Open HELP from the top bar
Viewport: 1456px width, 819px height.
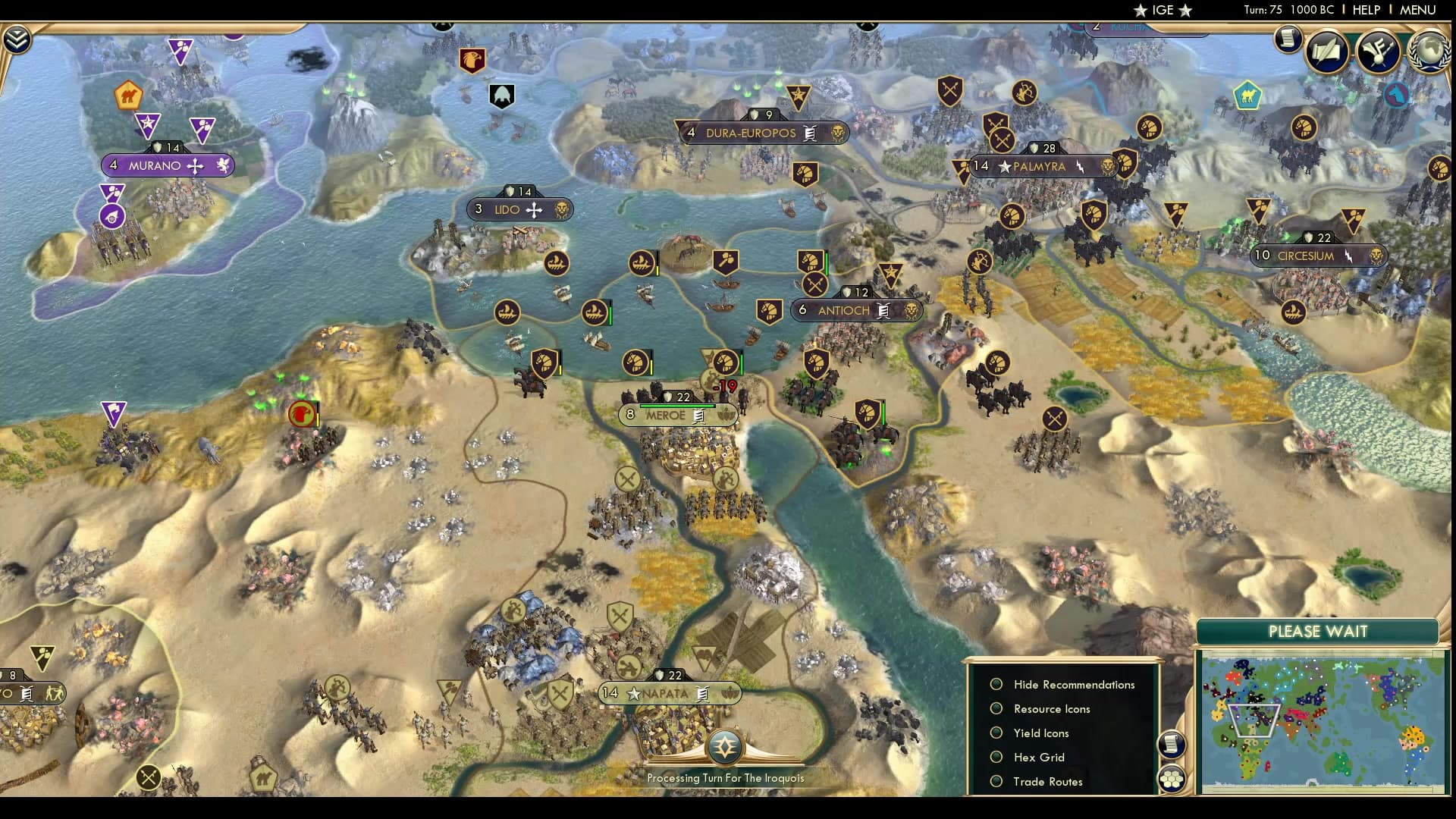(1367, 10)
